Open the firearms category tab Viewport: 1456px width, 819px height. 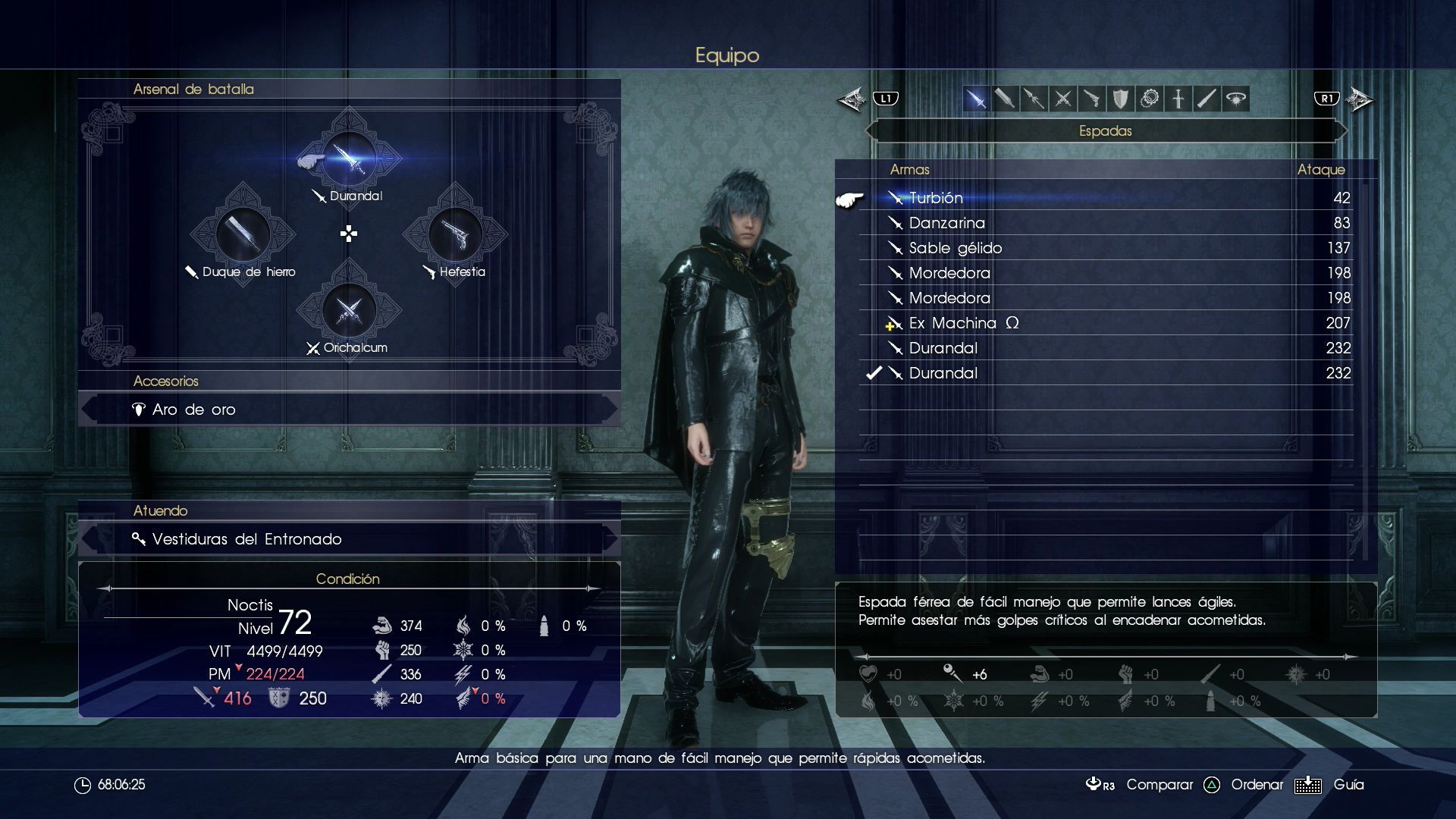pos(1091,99)
